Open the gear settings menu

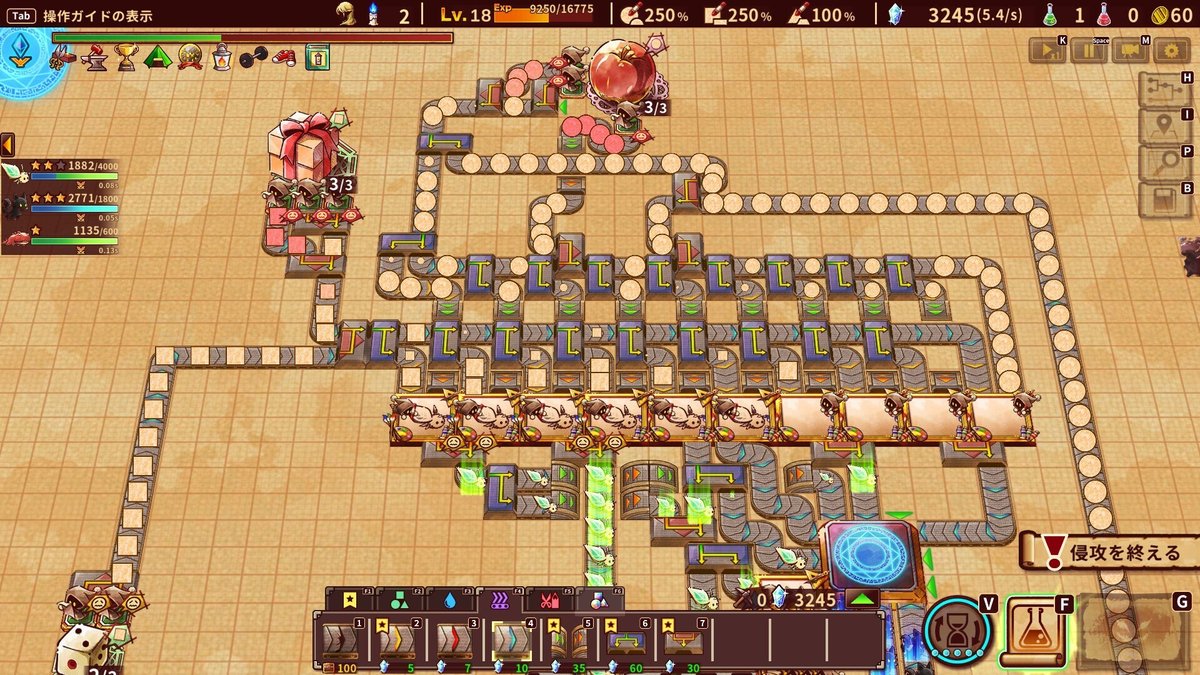pyautogui.click(x=1171, y=52)
